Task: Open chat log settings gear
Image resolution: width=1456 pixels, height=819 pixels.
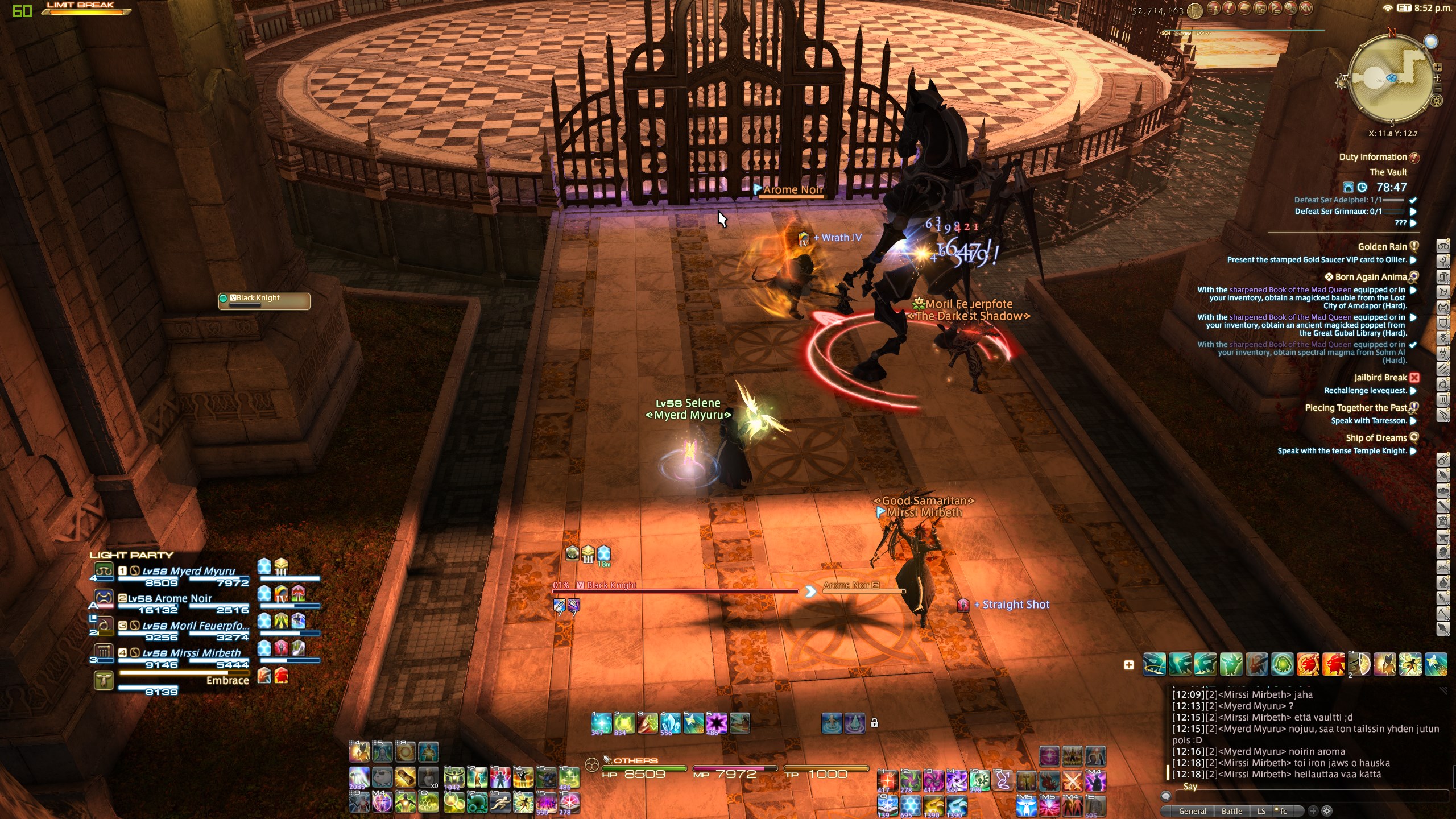Action: point(1327,811)
